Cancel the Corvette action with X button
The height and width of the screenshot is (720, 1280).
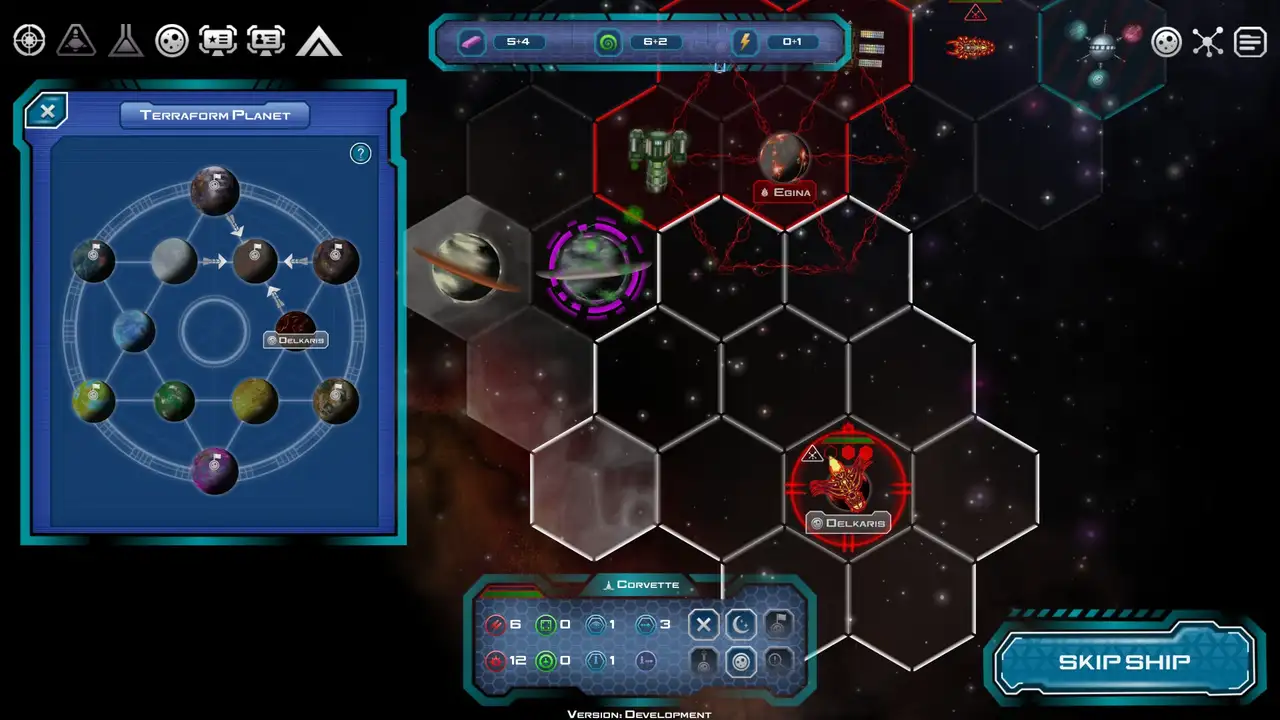coord(703,625)
